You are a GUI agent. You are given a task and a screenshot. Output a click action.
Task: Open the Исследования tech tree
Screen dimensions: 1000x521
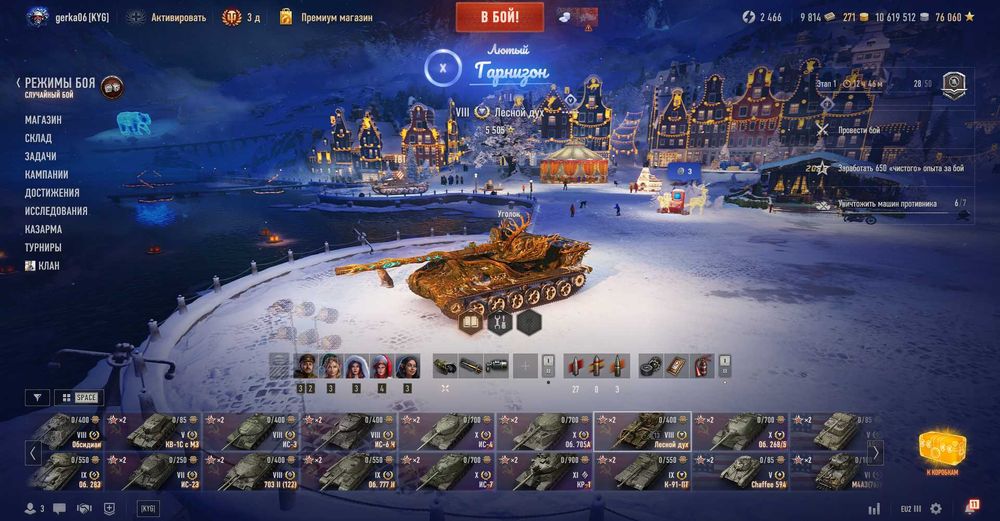(x=56, y=211)
